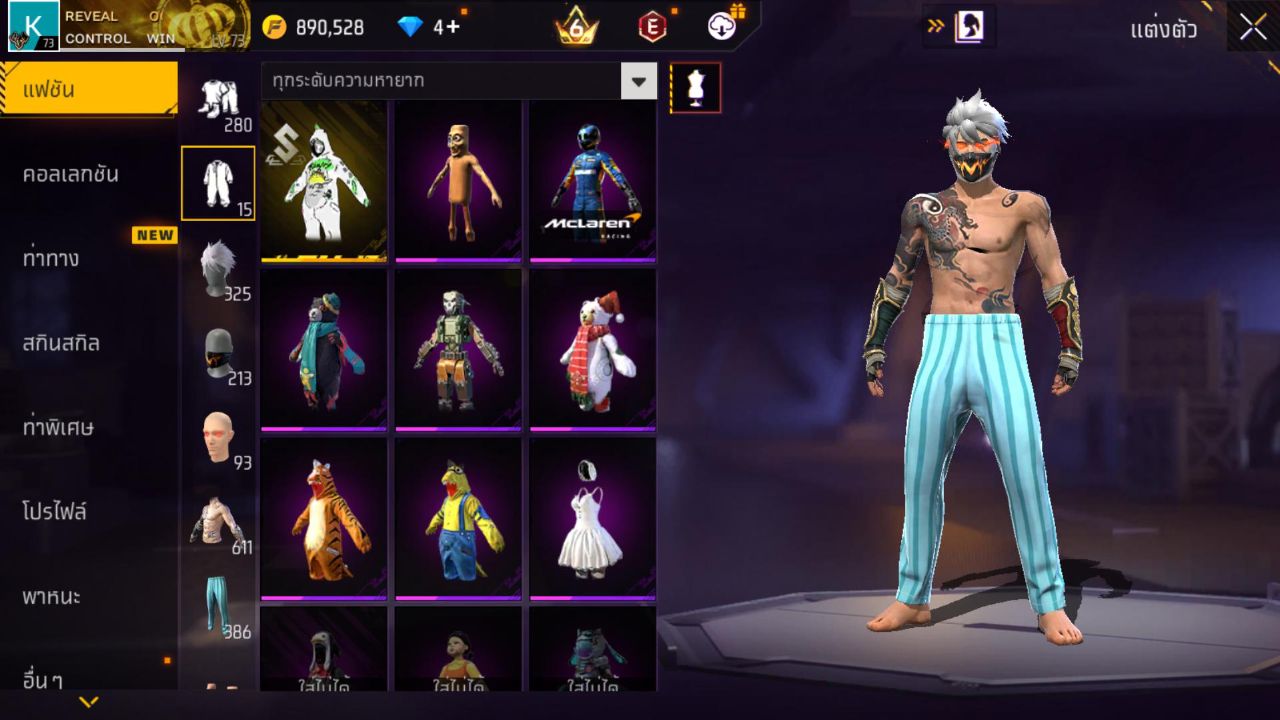
Task: Open the แฟชั่น fashion category
Action: pos(88,90)
